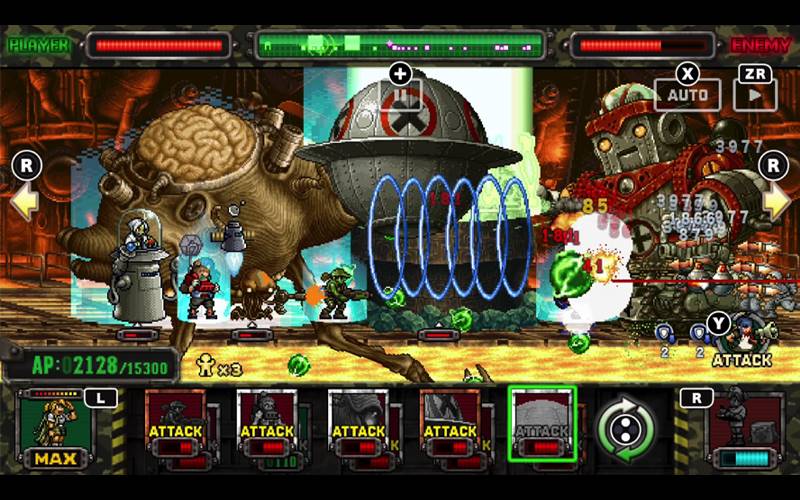Move the camera left with the yellow arrow
The width and height of the screenshot is (800, 500).
click(24, 200)
